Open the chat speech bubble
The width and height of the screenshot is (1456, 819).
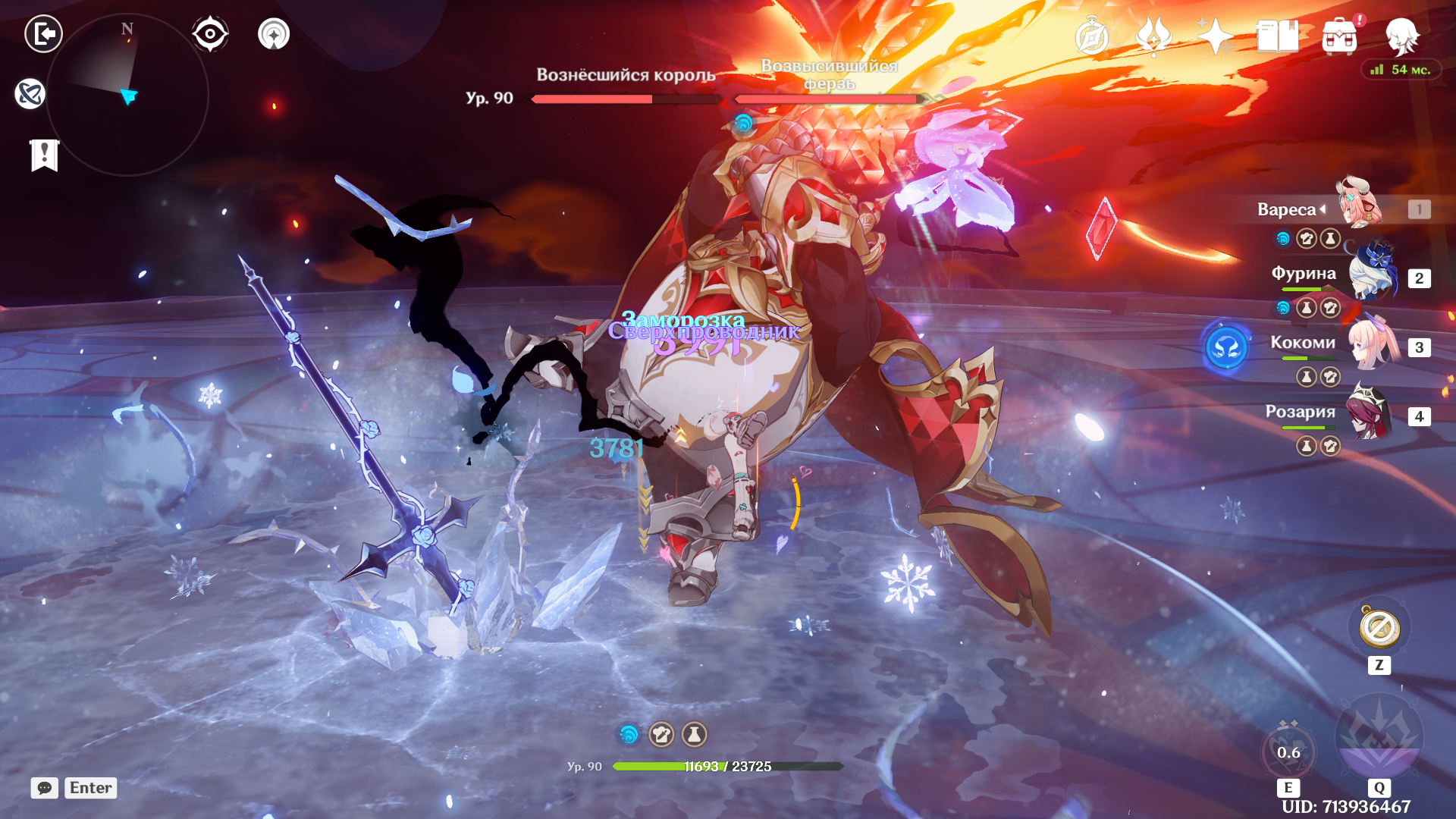pos(45,788)
